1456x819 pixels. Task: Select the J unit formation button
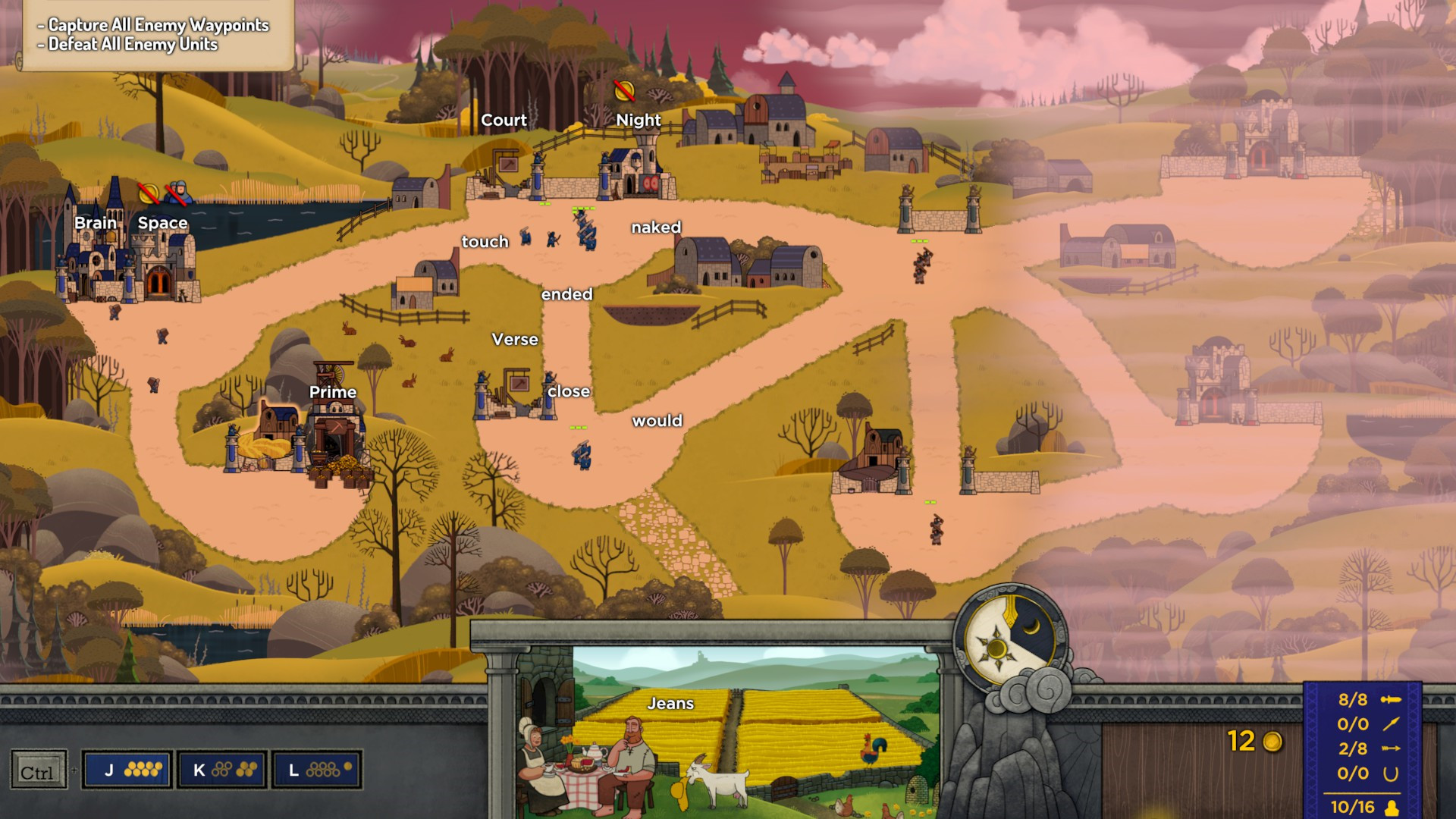[127, 770]
